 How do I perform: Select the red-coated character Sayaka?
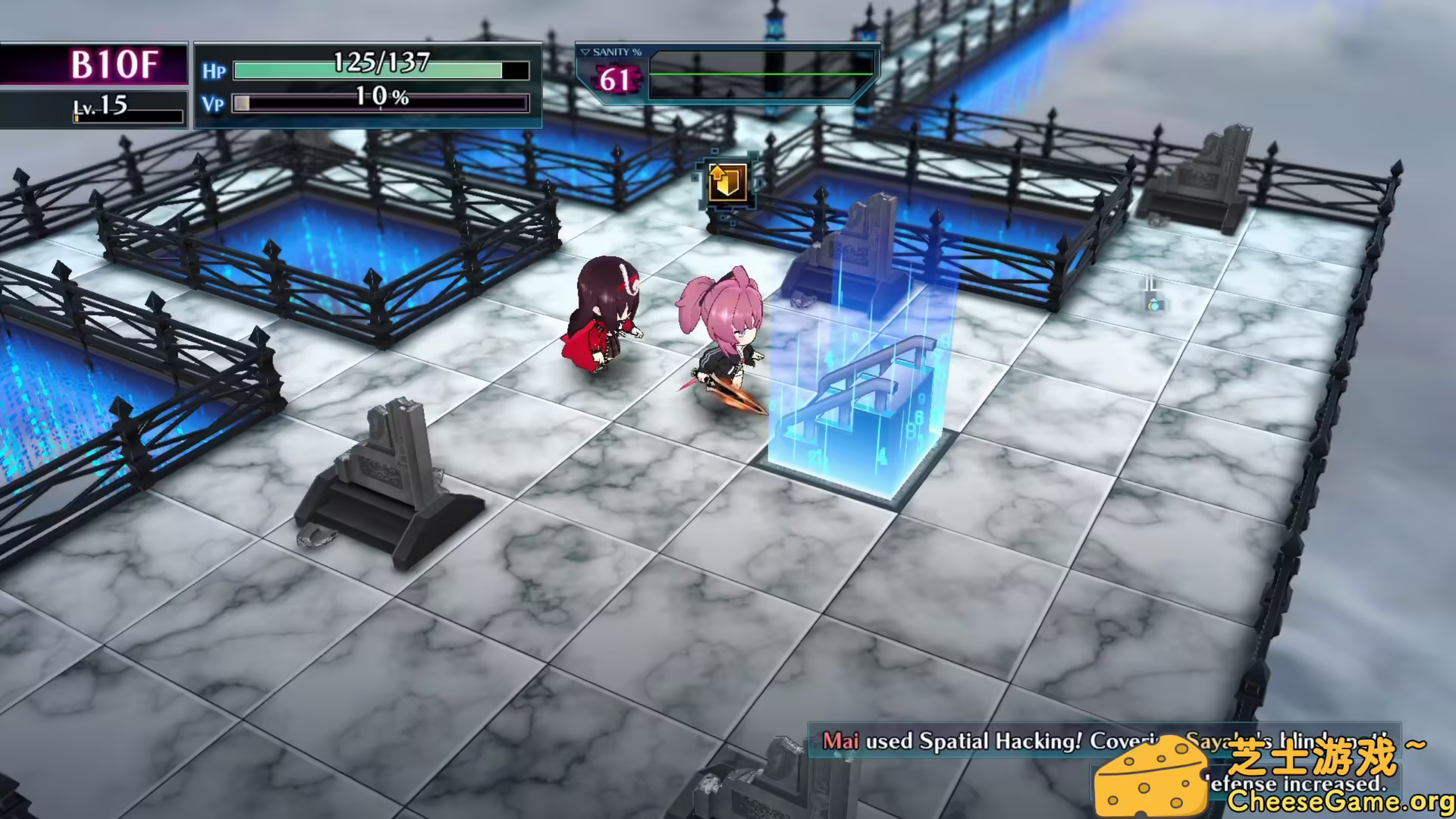coord(603,318)
